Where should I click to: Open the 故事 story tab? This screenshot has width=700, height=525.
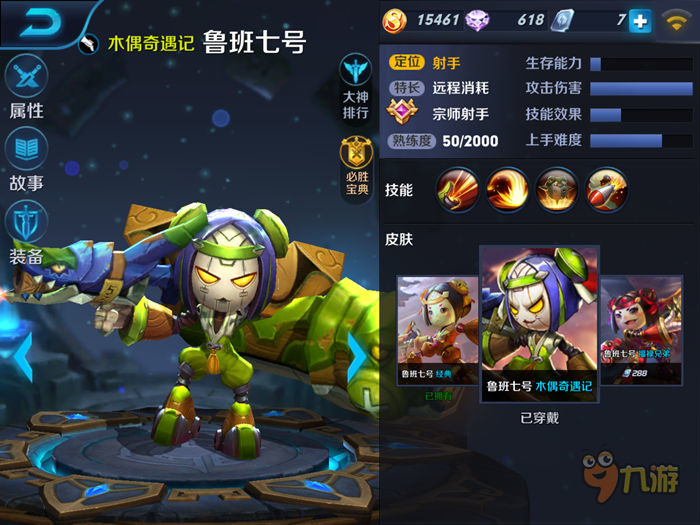pyautogui.click(x=27, y=160)
